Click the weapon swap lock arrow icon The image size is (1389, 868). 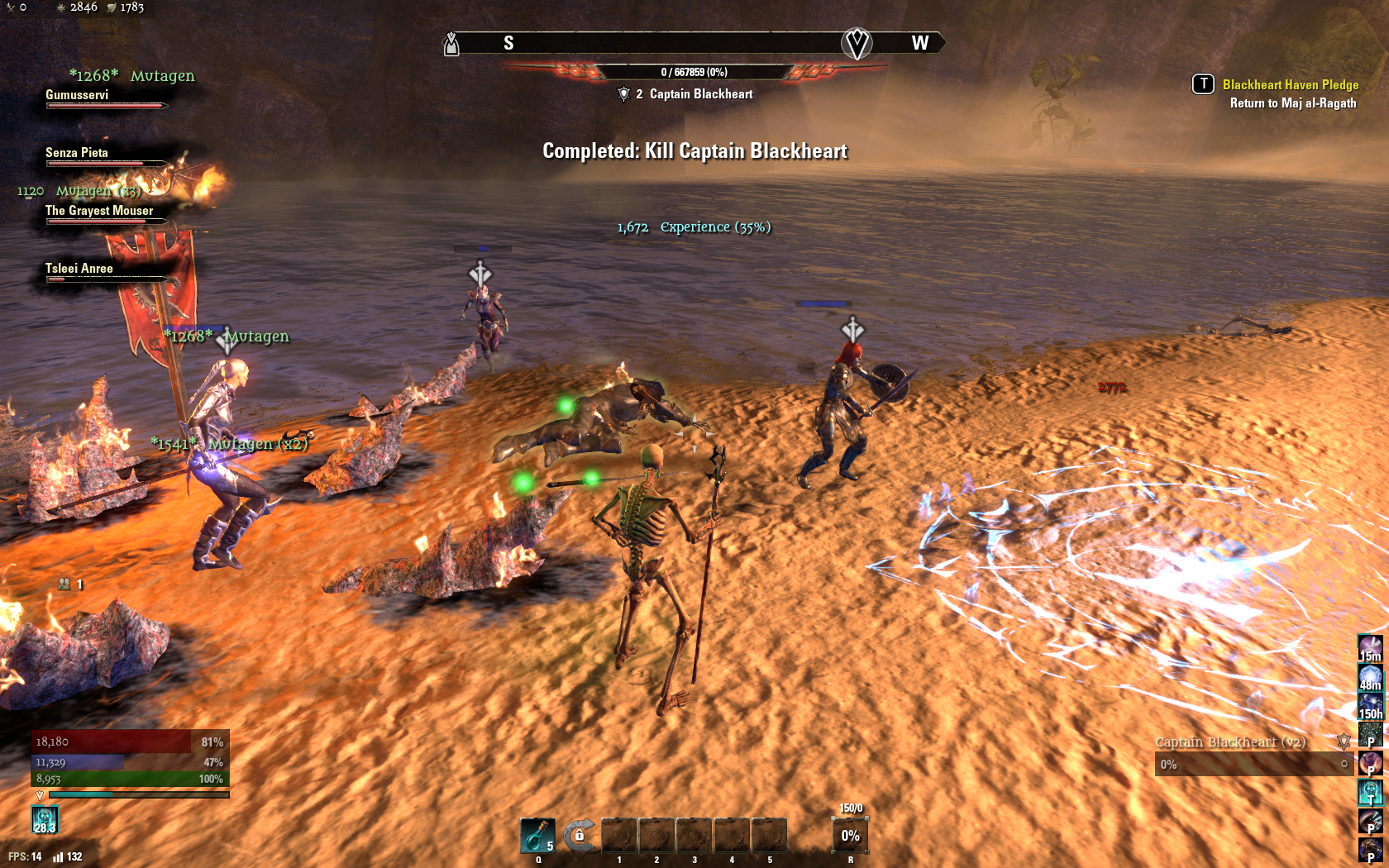(579, 835)
